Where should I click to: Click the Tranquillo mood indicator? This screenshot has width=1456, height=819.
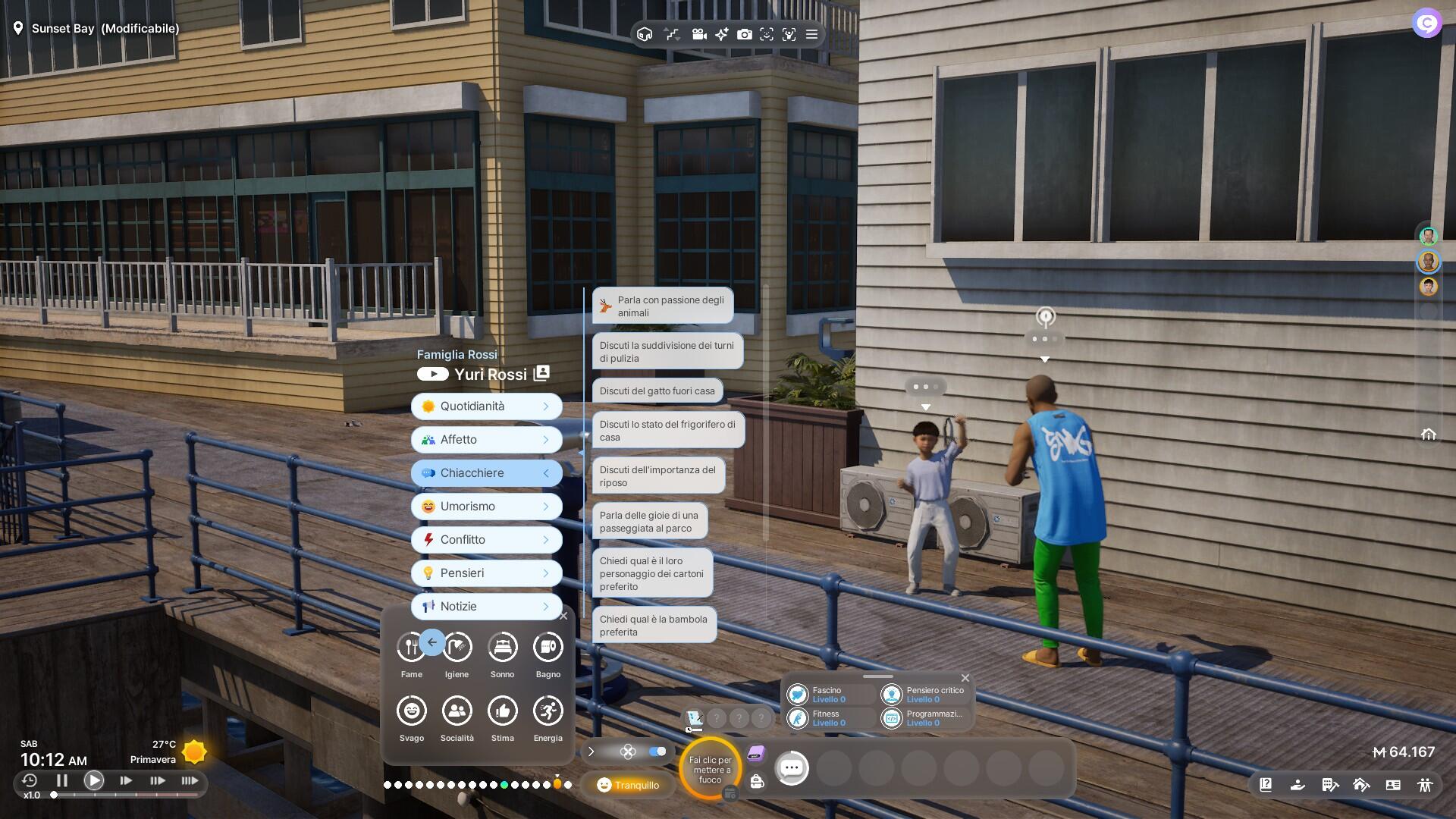click(628, 785)
